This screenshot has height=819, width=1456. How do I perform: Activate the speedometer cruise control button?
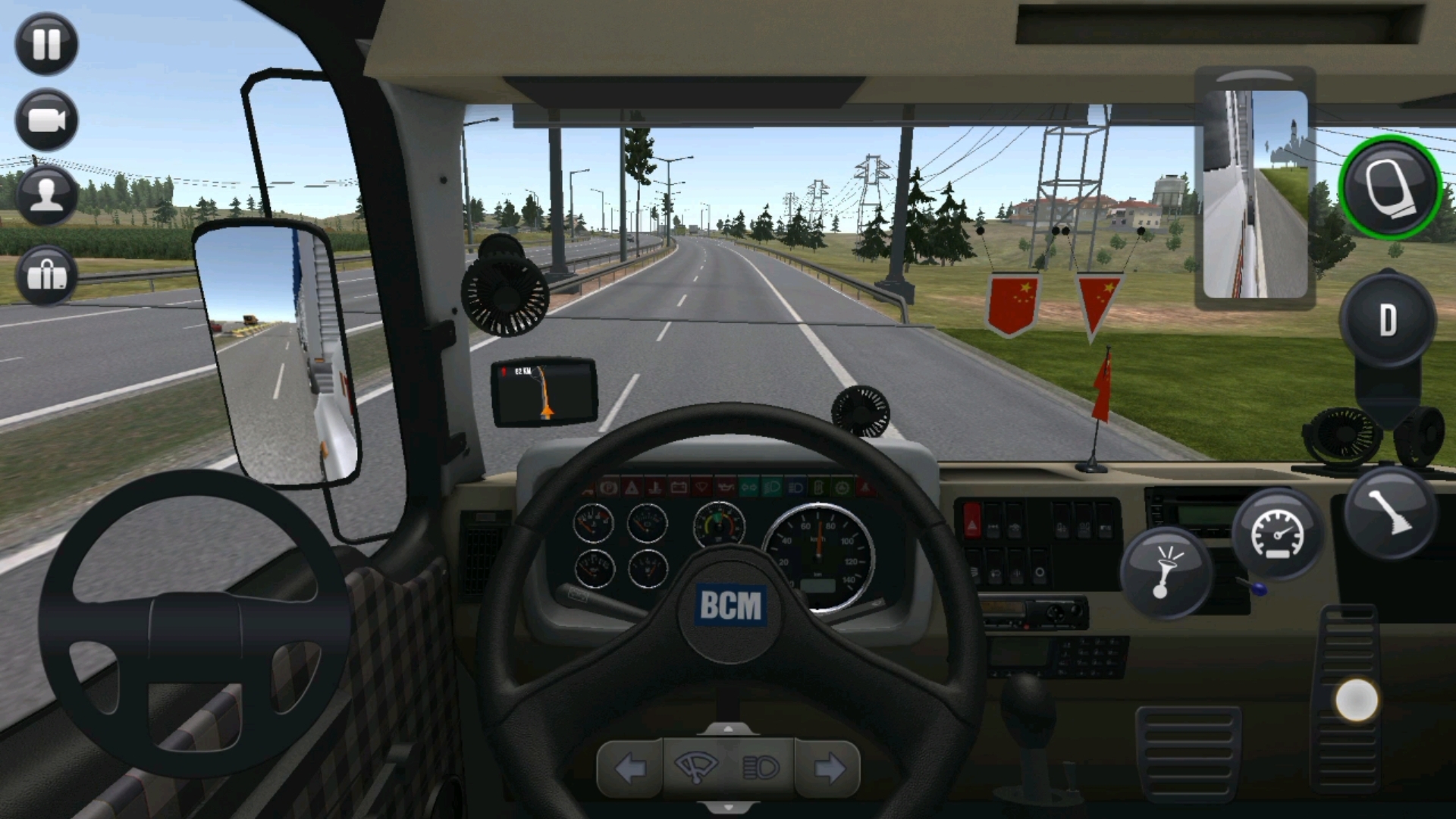(x=1278, y=533)
